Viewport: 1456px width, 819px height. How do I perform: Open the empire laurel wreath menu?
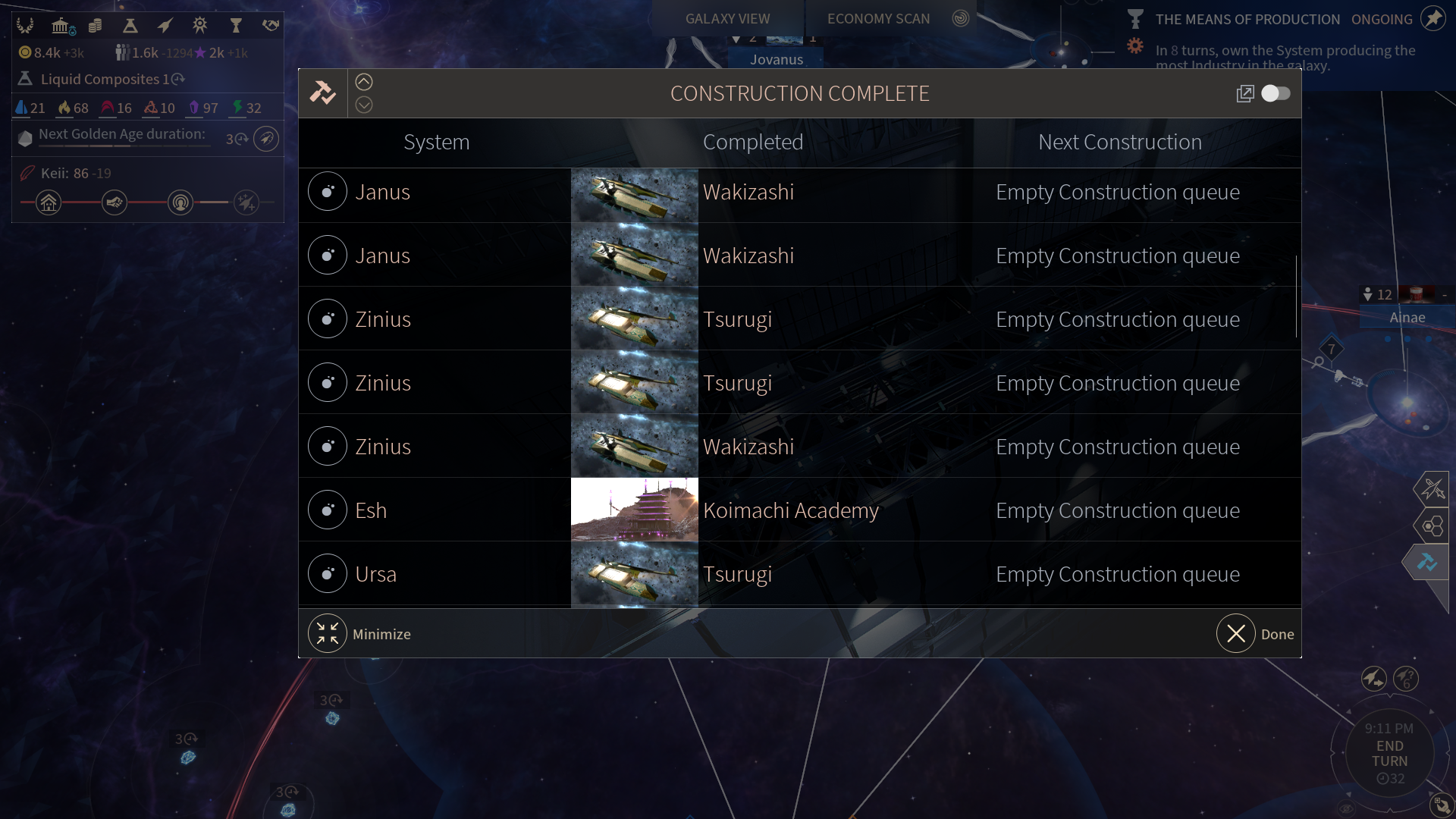(25, 26)
